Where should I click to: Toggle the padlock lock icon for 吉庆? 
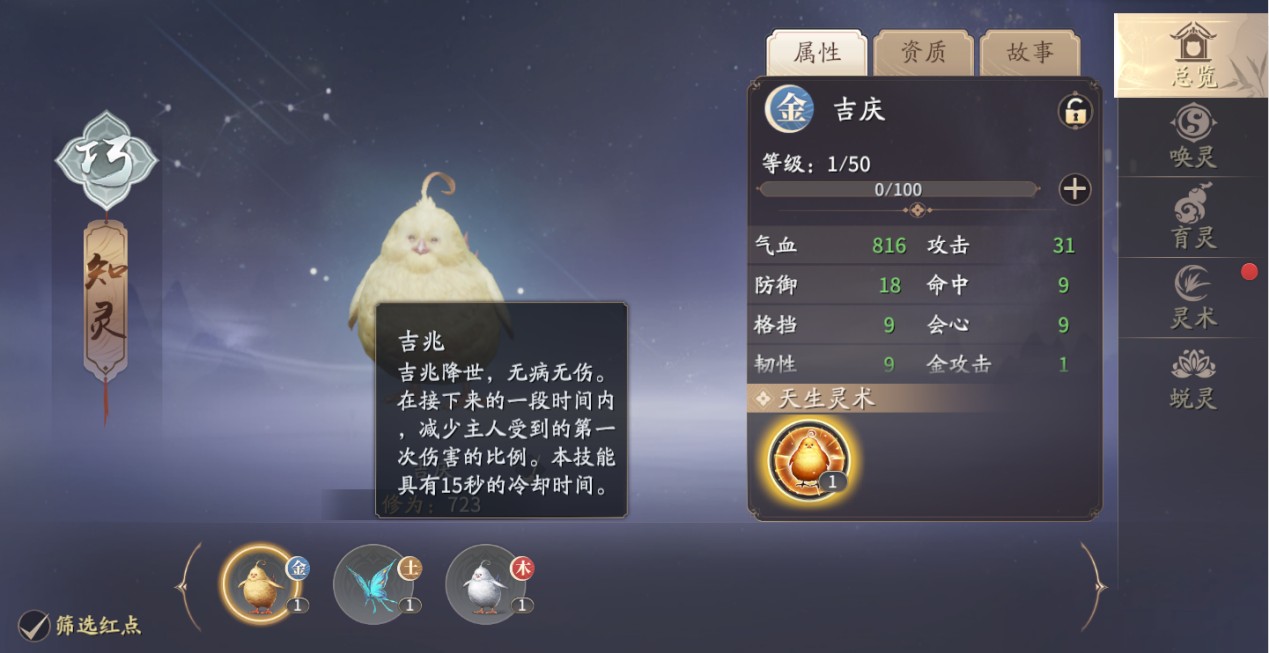[x=1075, y=111]
